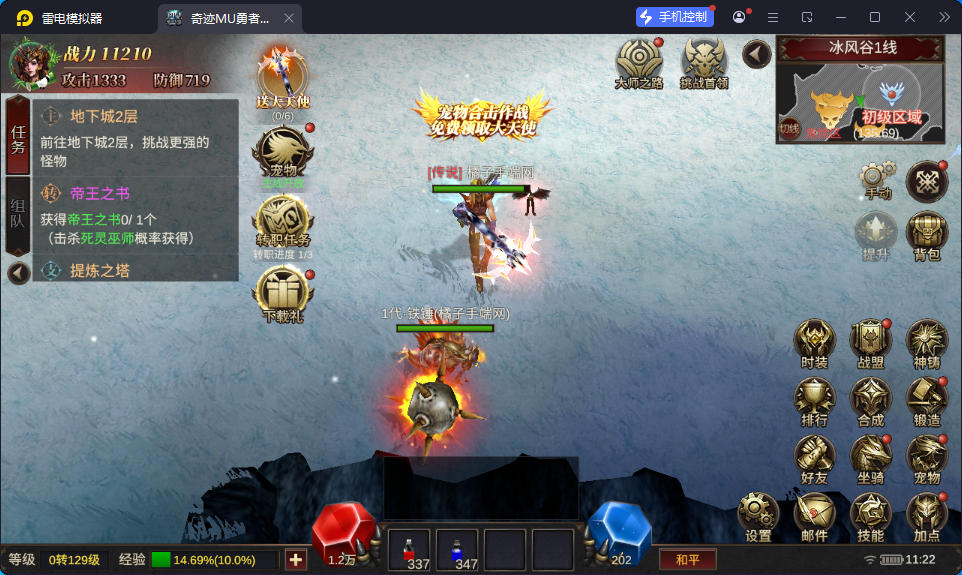
Task: Open the 背包 backpack icon
Action: click(927, 233)
